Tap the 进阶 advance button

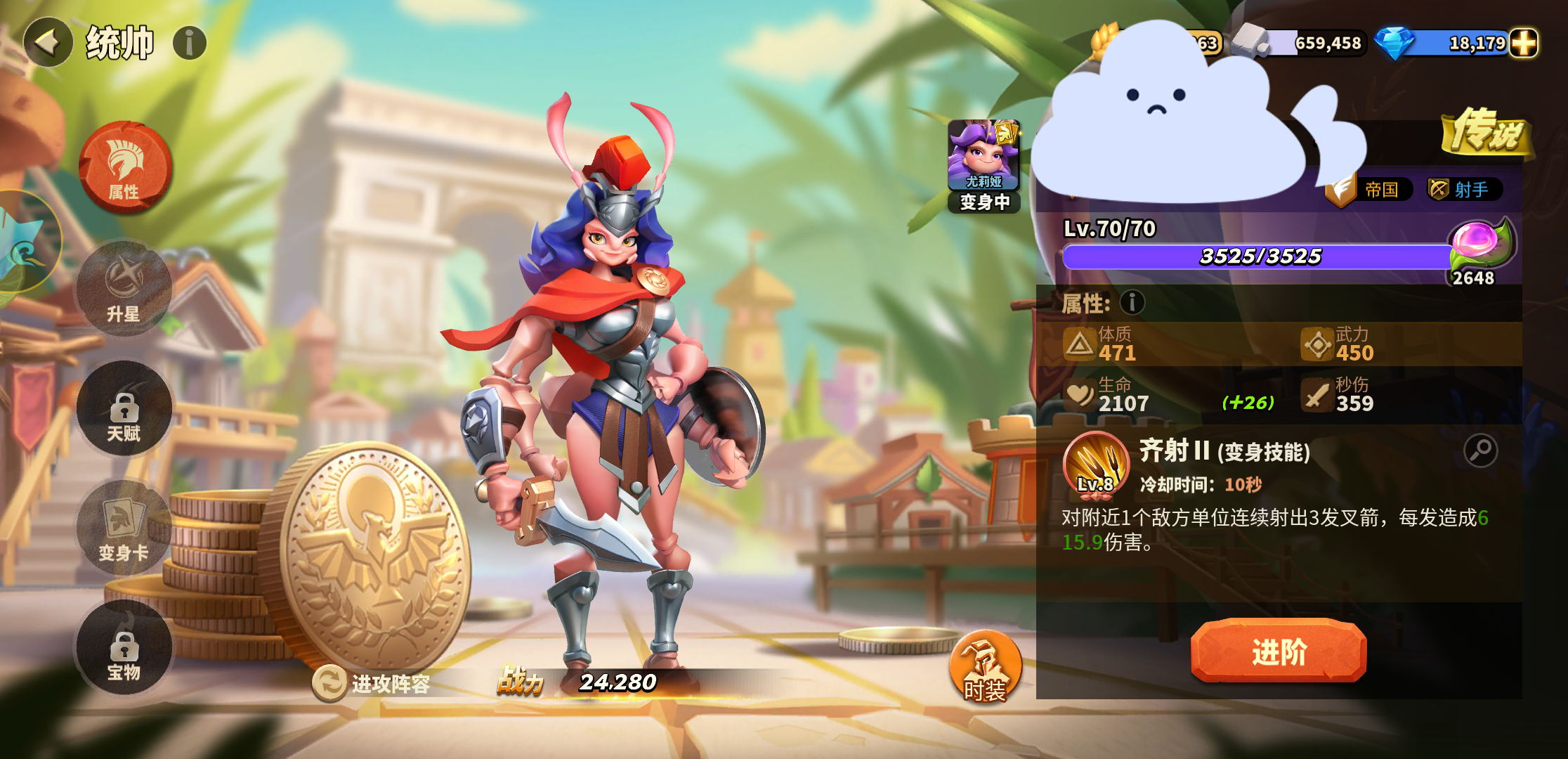[1278, 651]
